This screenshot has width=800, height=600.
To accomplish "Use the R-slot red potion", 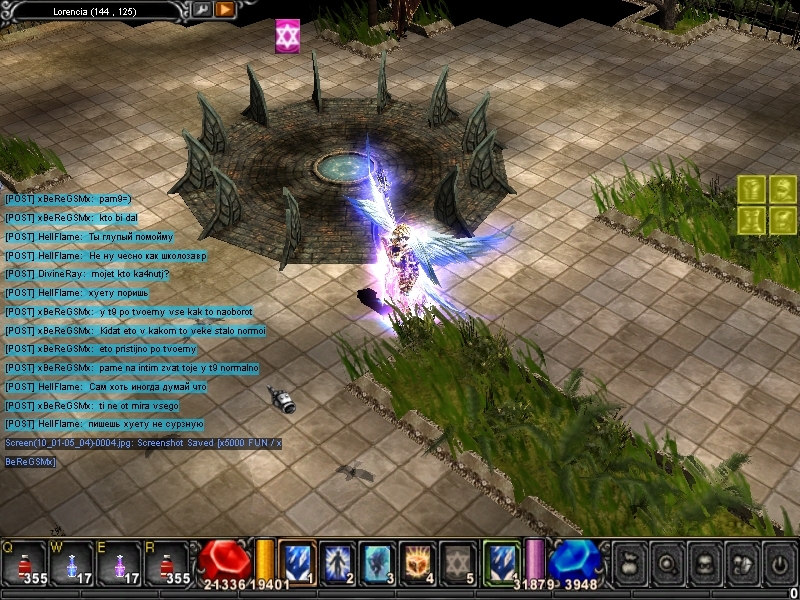I will tap(165, 562).
